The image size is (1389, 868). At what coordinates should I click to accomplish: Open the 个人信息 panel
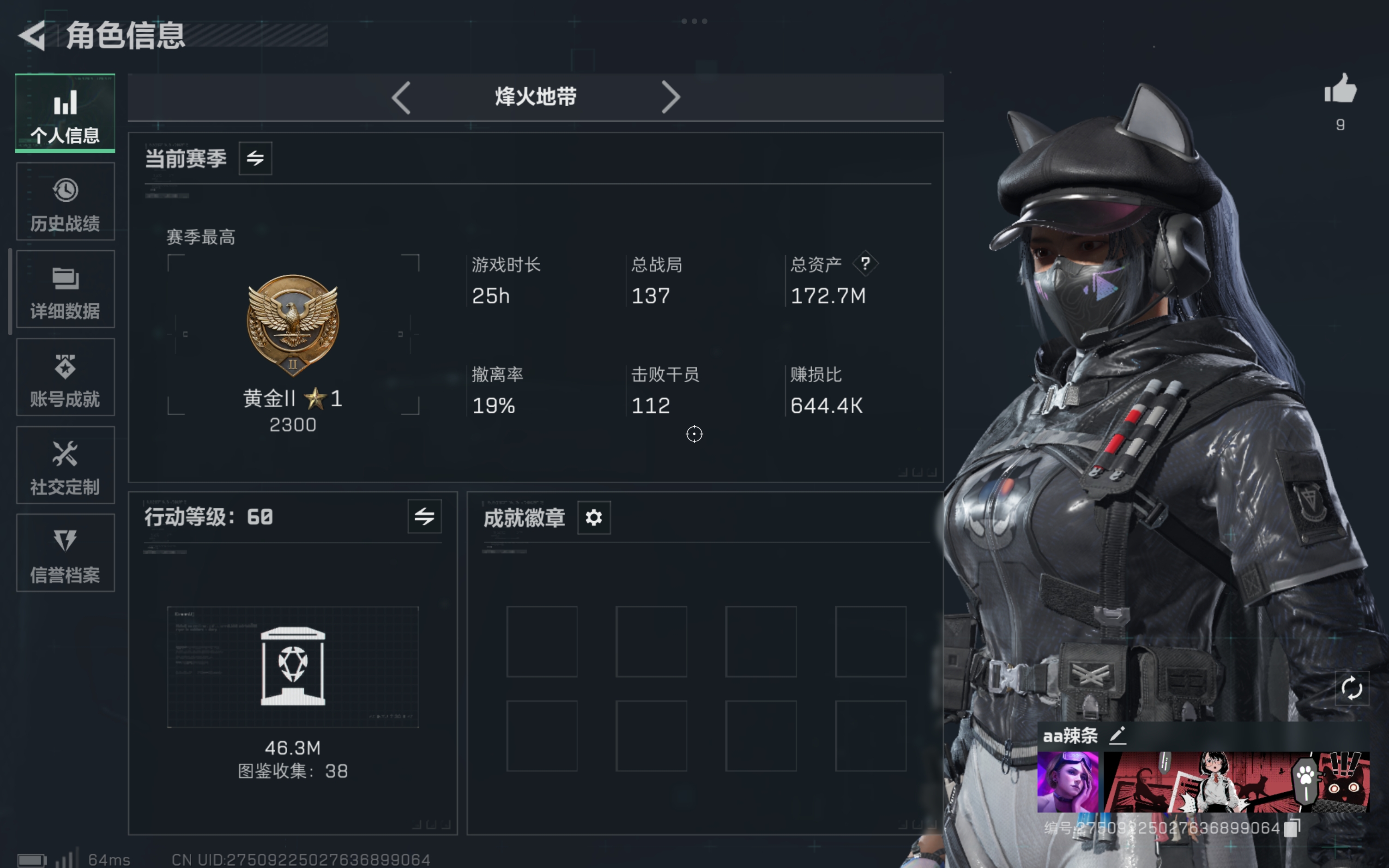click(65, 113)
